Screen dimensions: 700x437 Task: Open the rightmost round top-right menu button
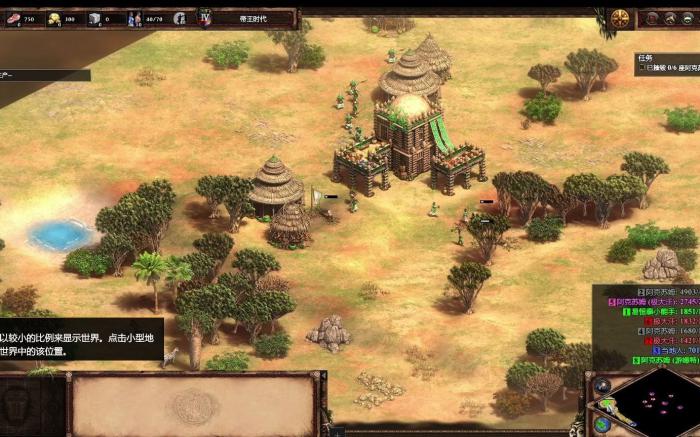point(686,18)
